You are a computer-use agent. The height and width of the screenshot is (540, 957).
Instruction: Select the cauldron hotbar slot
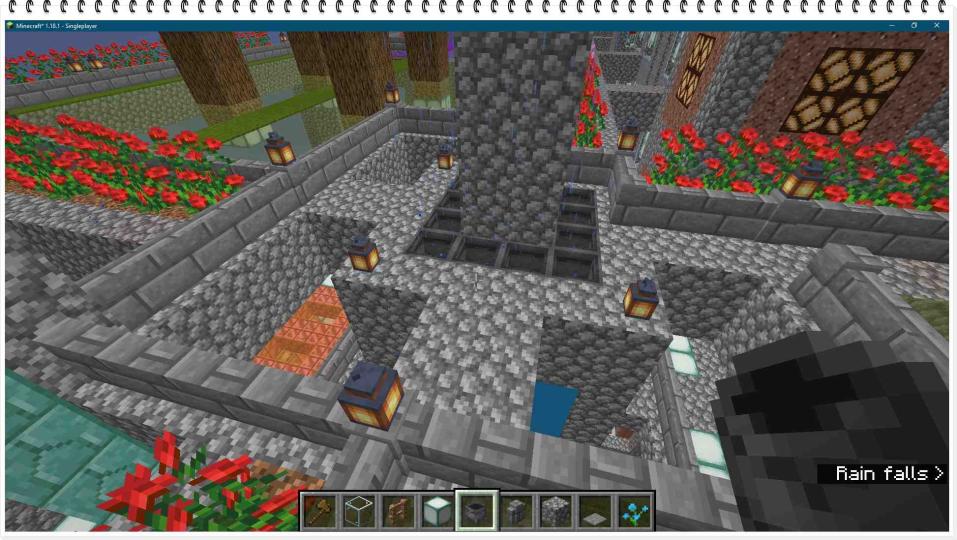[476, 511]
